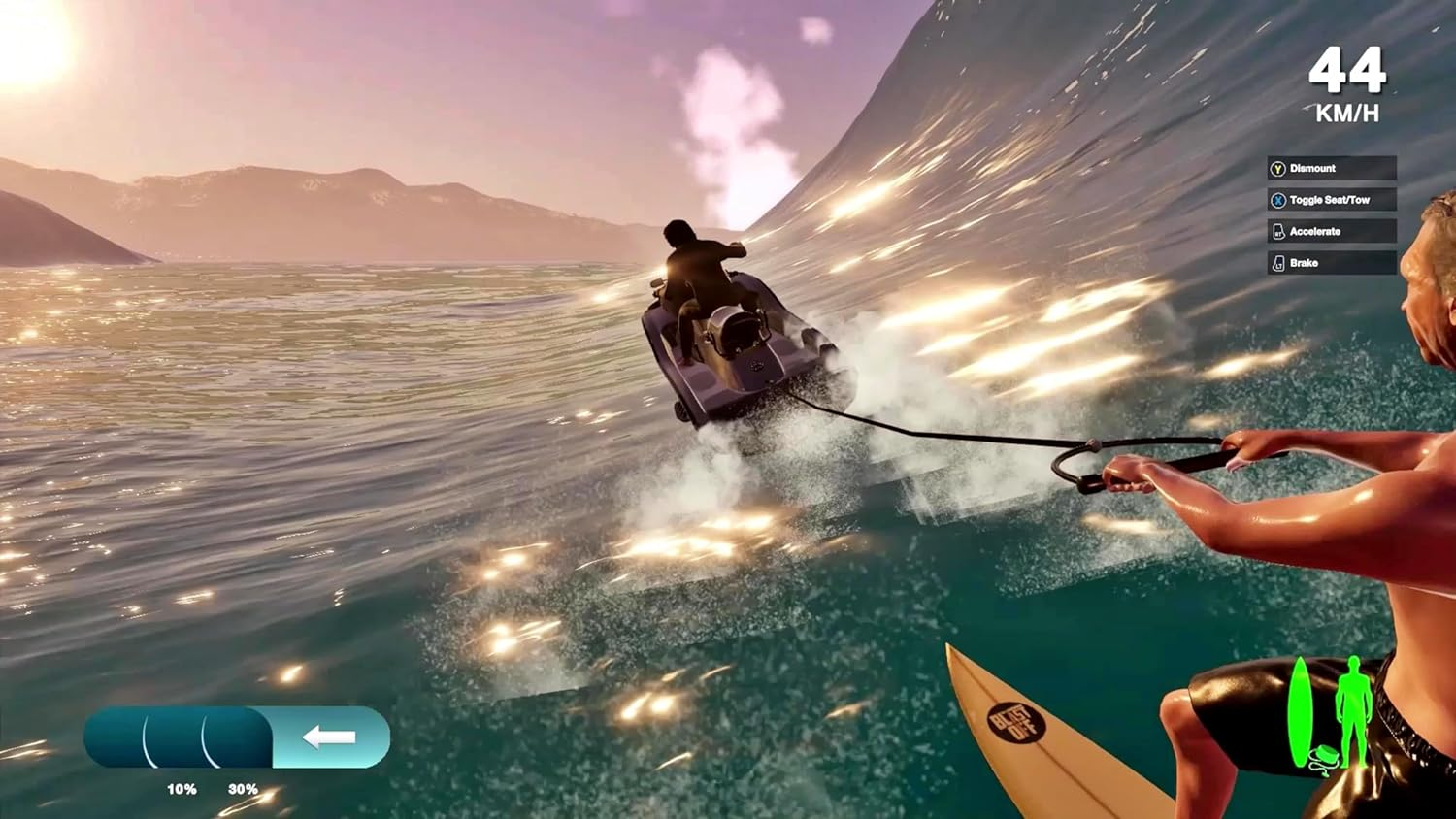Image resolution: width=1456 pixels, height=819 pixels.
Task: Select the green surfboard status icon
Action: pos(1301,708)
